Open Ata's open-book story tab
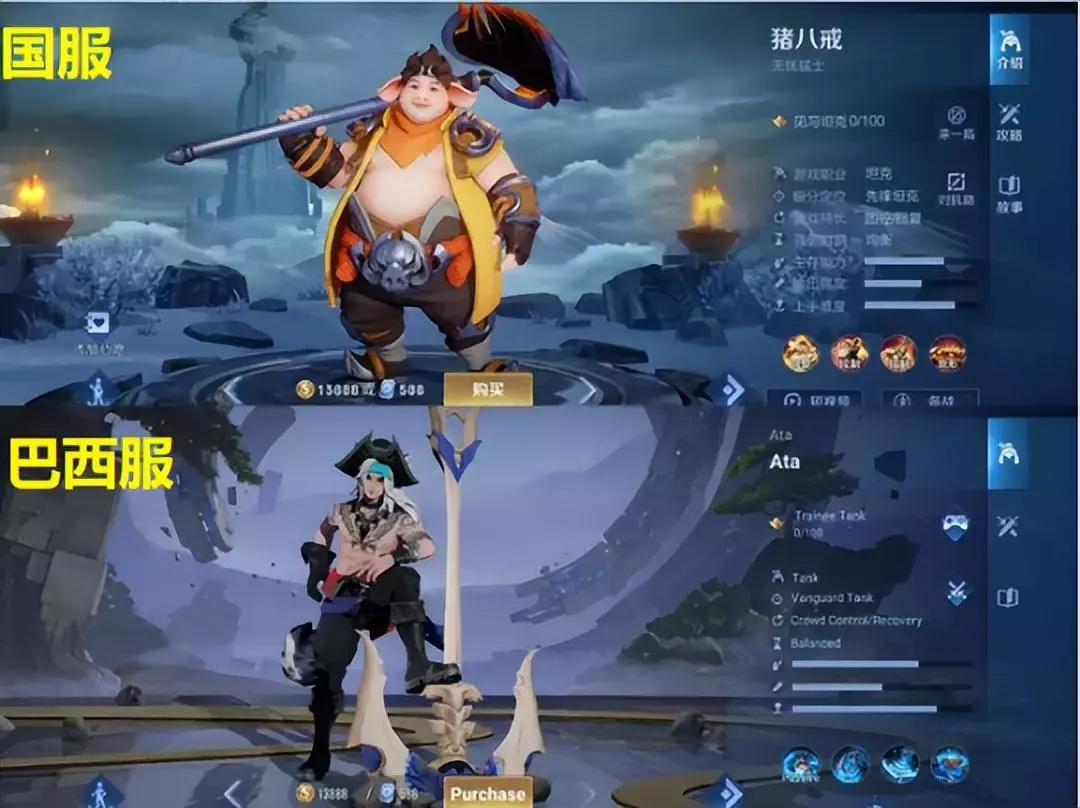Screen dimensions: 1080x808 (1008, 597)
